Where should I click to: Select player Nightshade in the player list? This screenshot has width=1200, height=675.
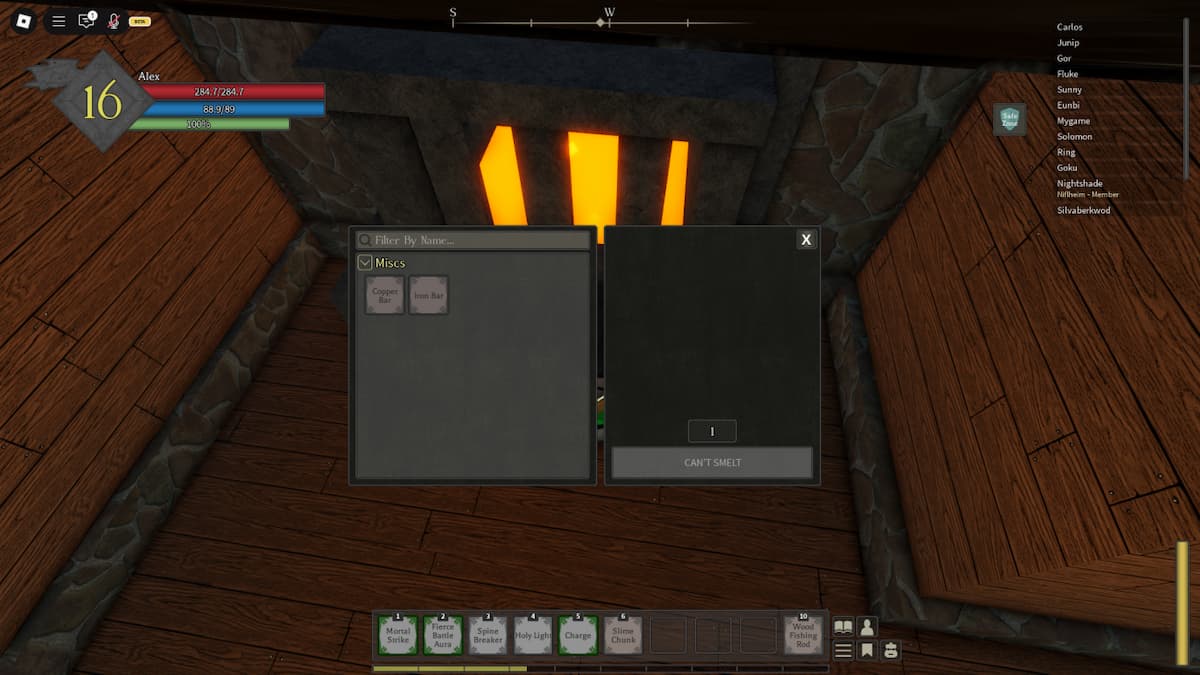point(1081,183)
